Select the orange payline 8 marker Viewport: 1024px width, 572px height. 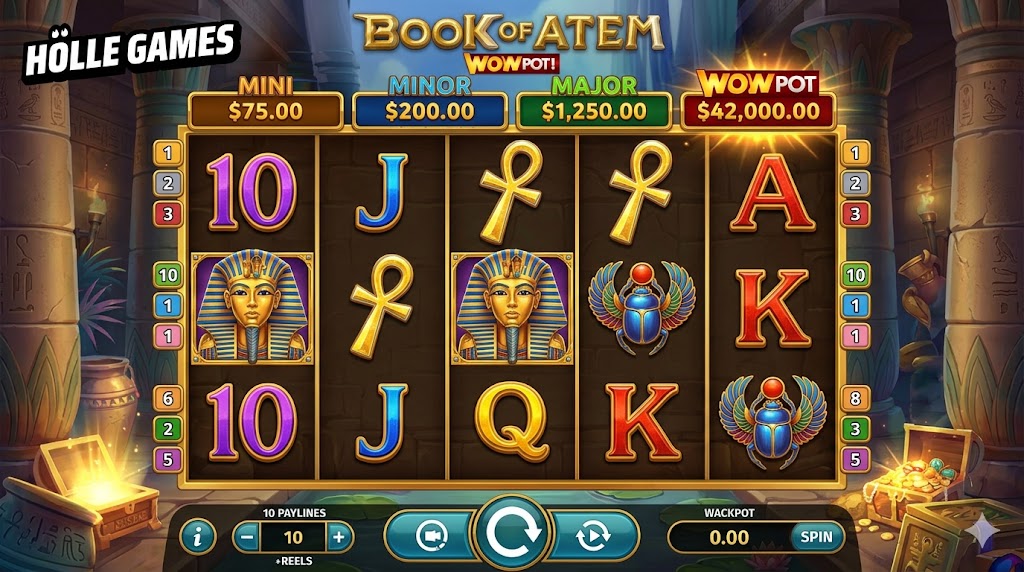click(854, 398)
